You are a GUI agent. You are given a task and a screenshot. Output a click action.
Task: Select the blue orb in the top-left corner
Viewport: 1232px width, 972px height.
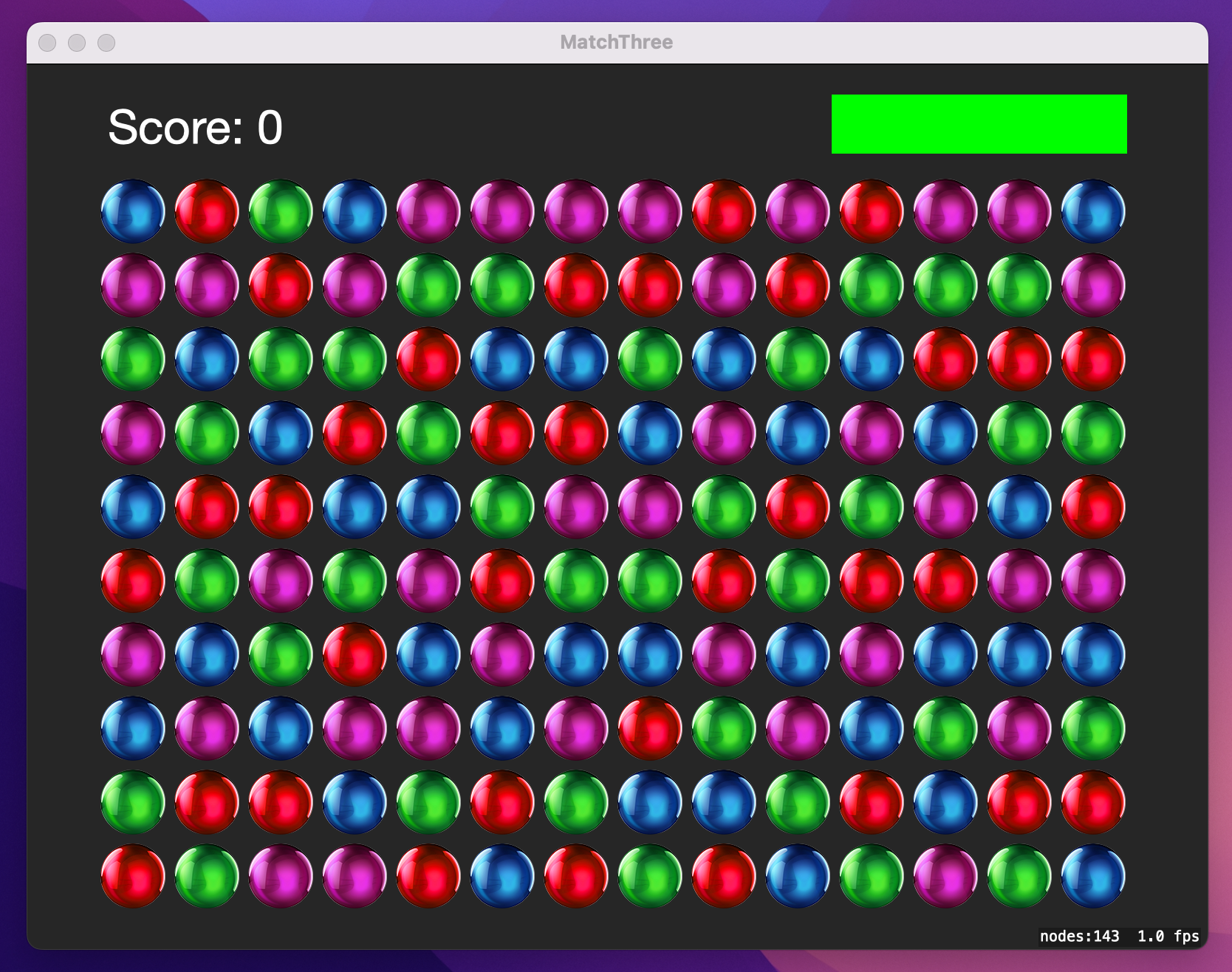(134, 211)
